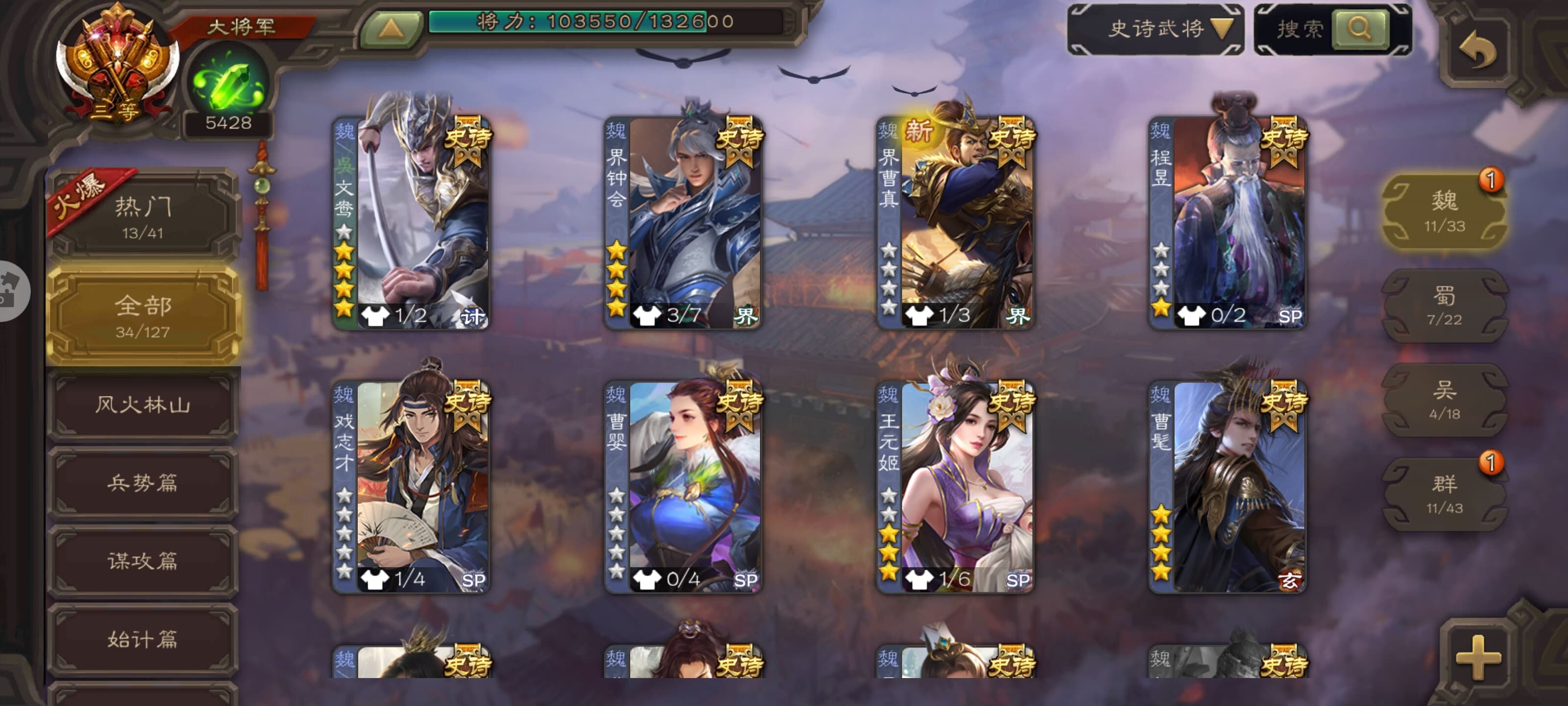This screenshot has width=1568, height=706.
Task: Open the 热门 hot generals category
Action: pyautogui.click(x=144, y=216)
